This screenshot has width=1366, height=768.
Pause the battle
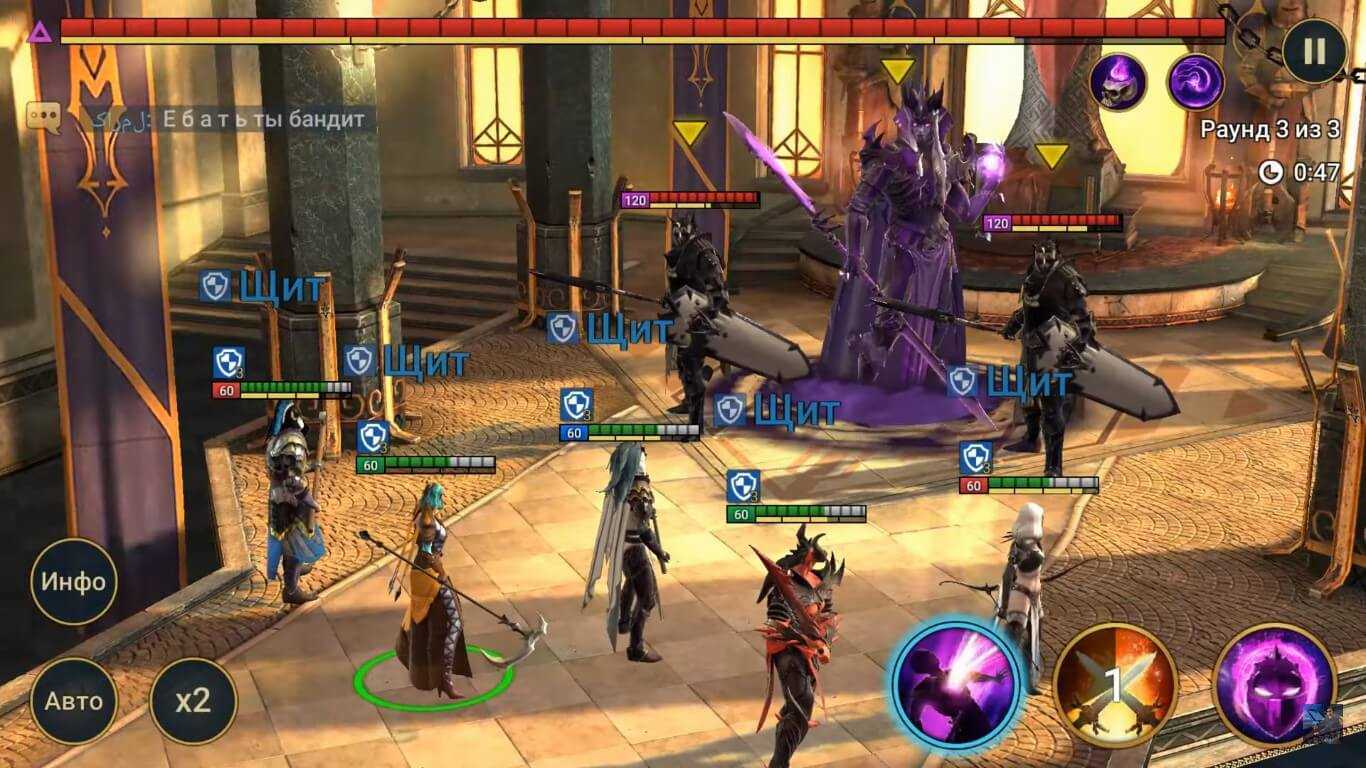click(x=1314, y=51)
